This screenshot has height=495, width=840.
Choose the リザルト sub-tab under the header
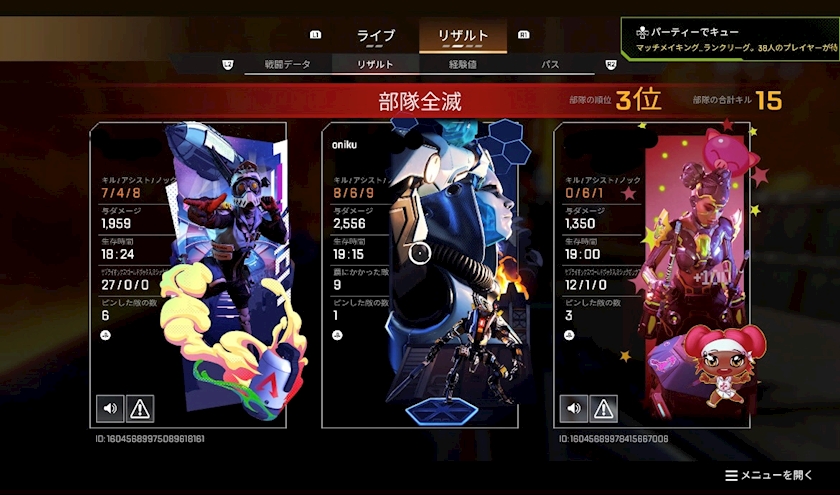(x=375, y=65)
